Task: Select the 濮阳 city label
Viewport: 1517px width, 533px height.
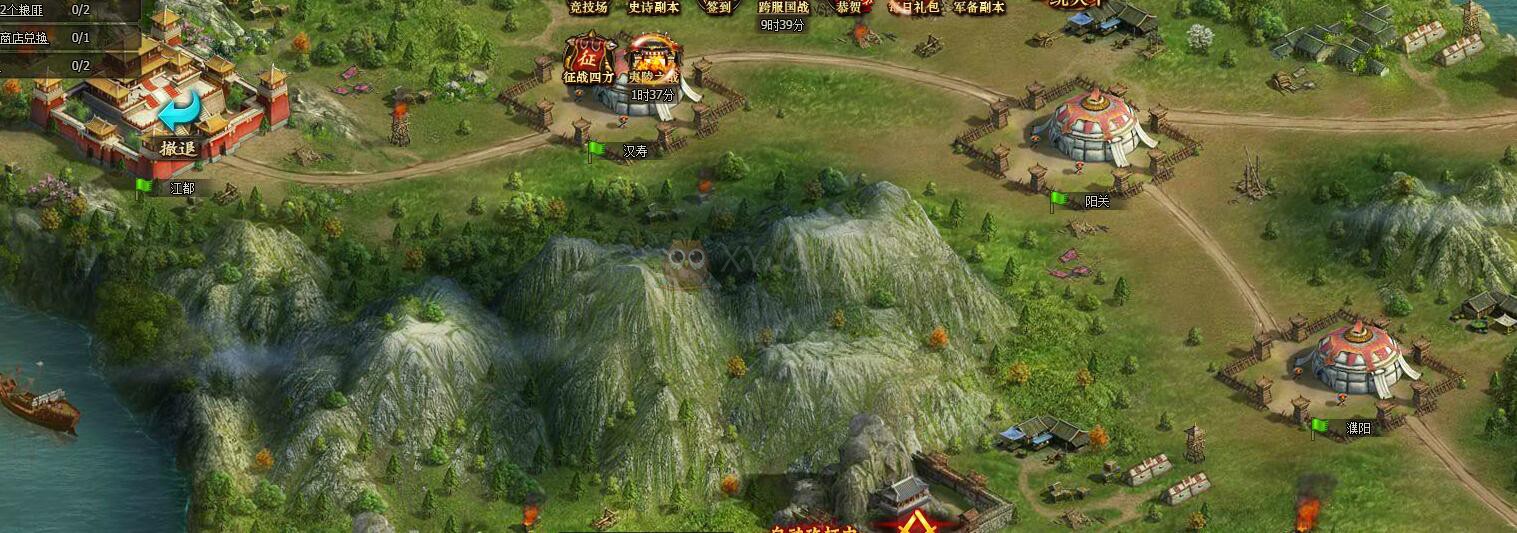Action: tap(1358, 428)
